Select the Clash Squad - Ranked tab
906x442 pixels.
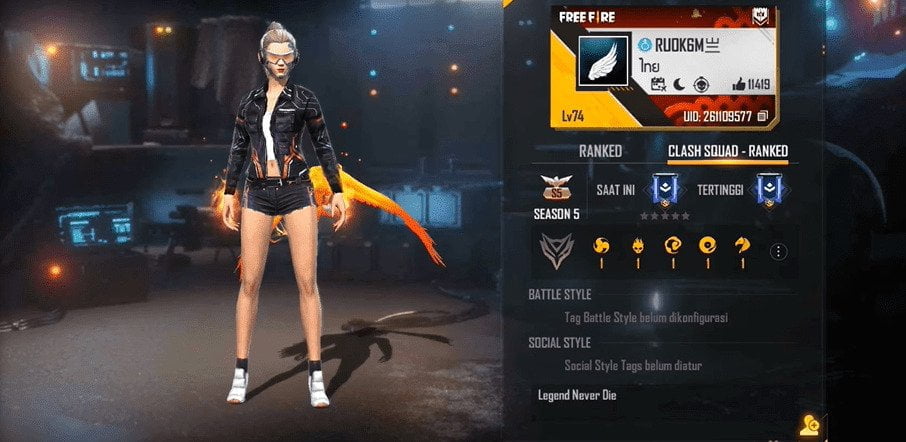728,151
